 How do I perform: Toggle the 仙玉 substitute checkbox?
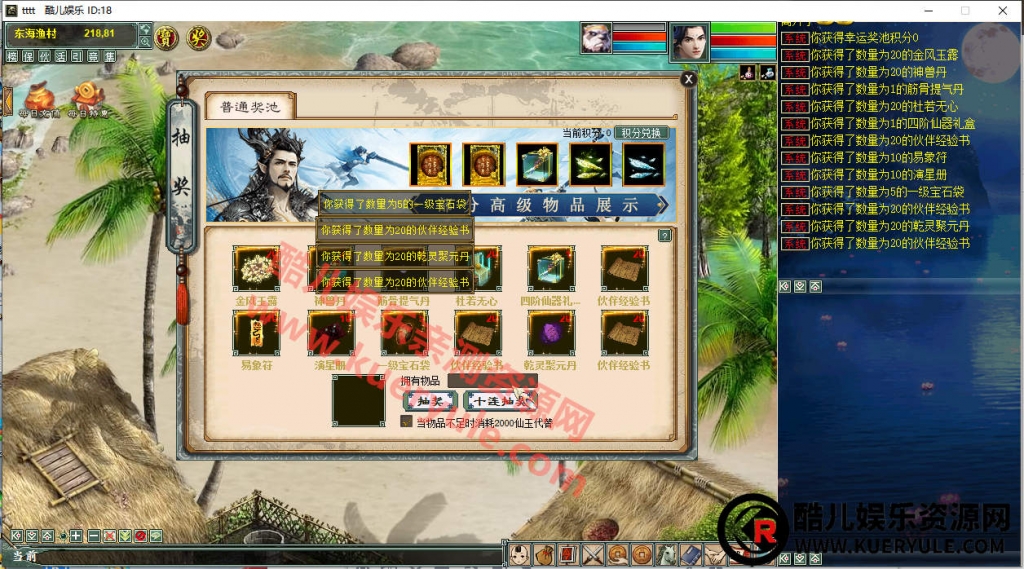(406, 422)
